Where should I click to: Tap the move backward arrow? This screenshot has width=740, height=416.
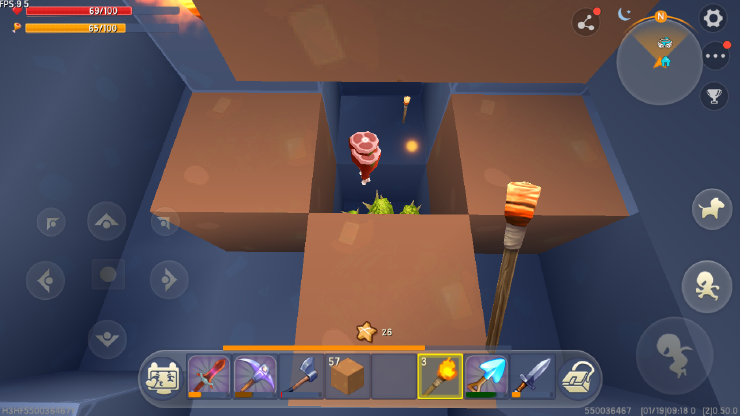pos(107,338)
